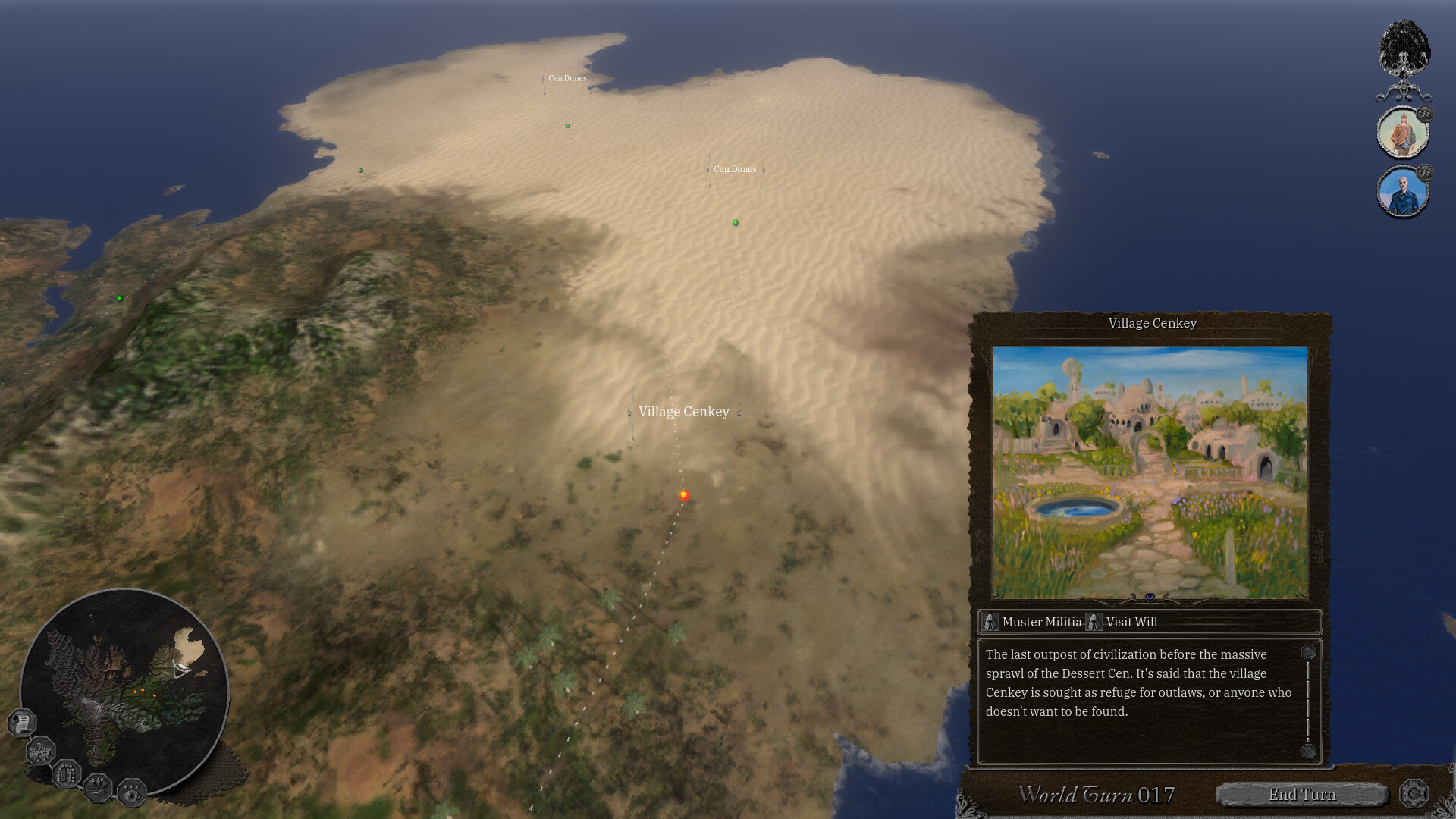Select the Muster Militia action

click(1040, 622)
